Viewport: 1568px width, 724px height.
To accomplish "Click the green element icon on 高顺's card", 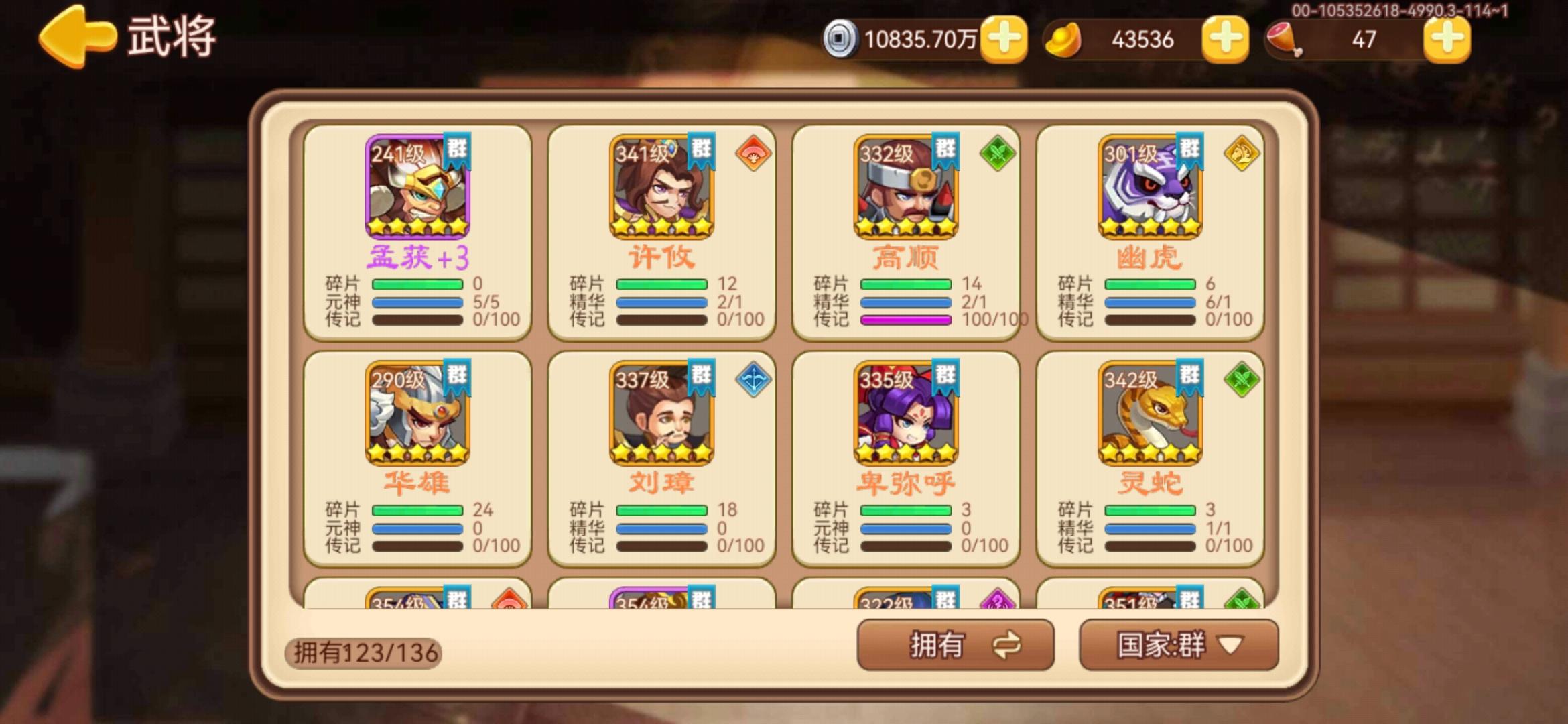I will (x=998, y=154).
